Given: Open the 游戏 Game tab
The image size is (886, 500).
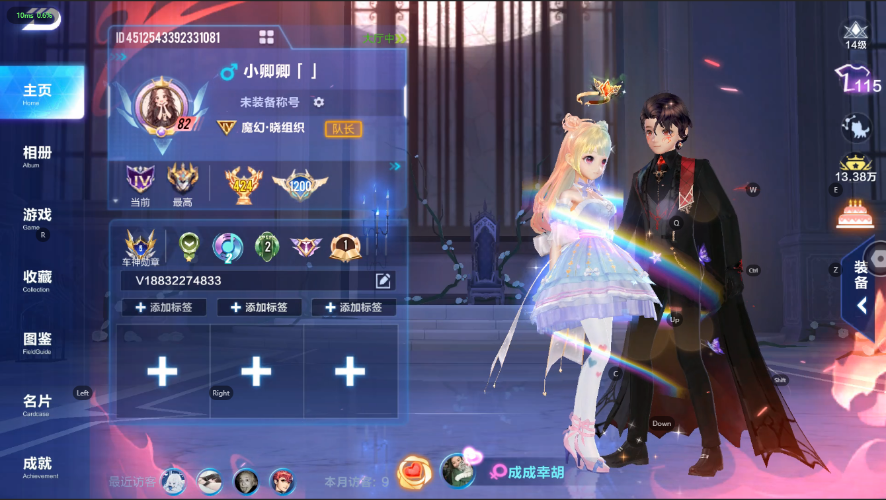Looking at the screenshot, I should tap(38, 217).
